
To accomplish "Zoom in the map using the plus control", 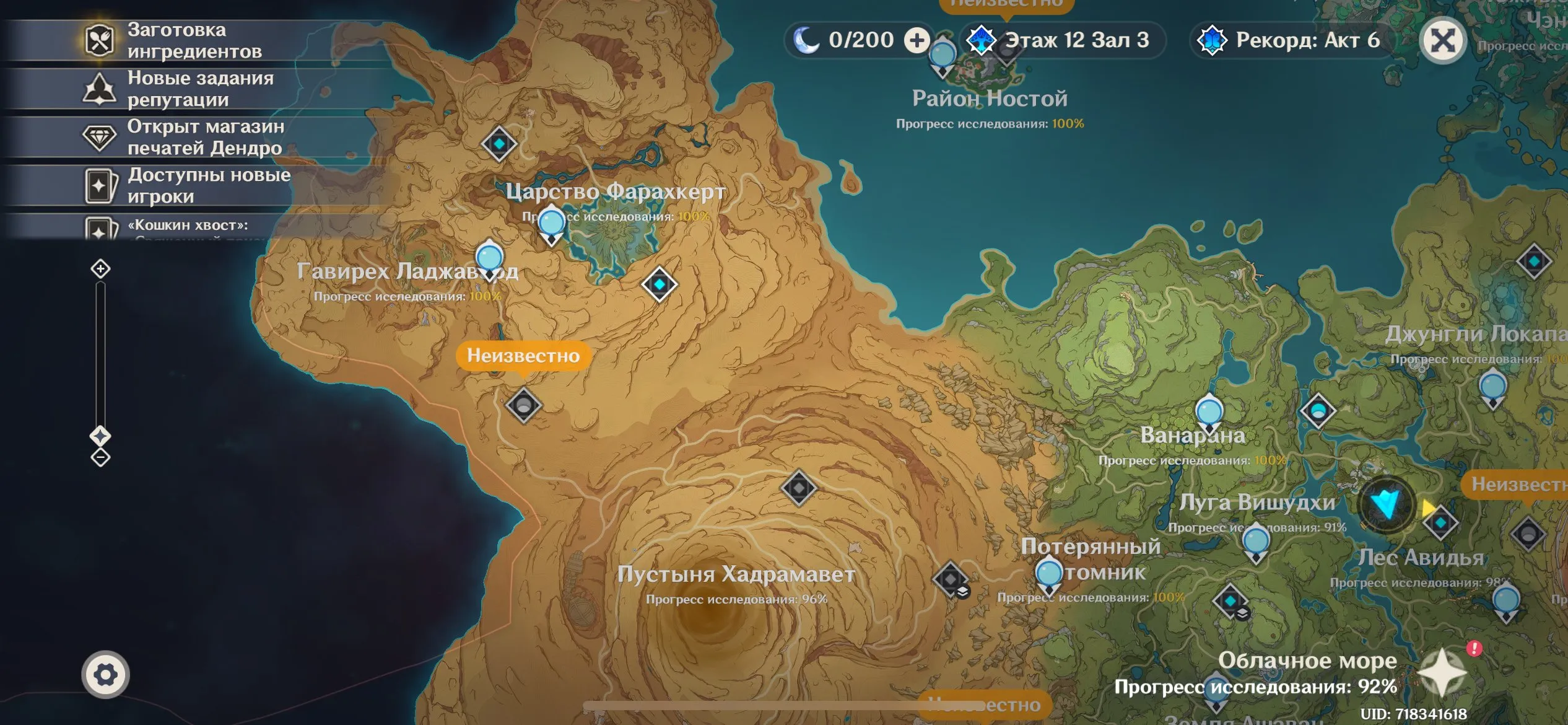I will tap(100, 269).
